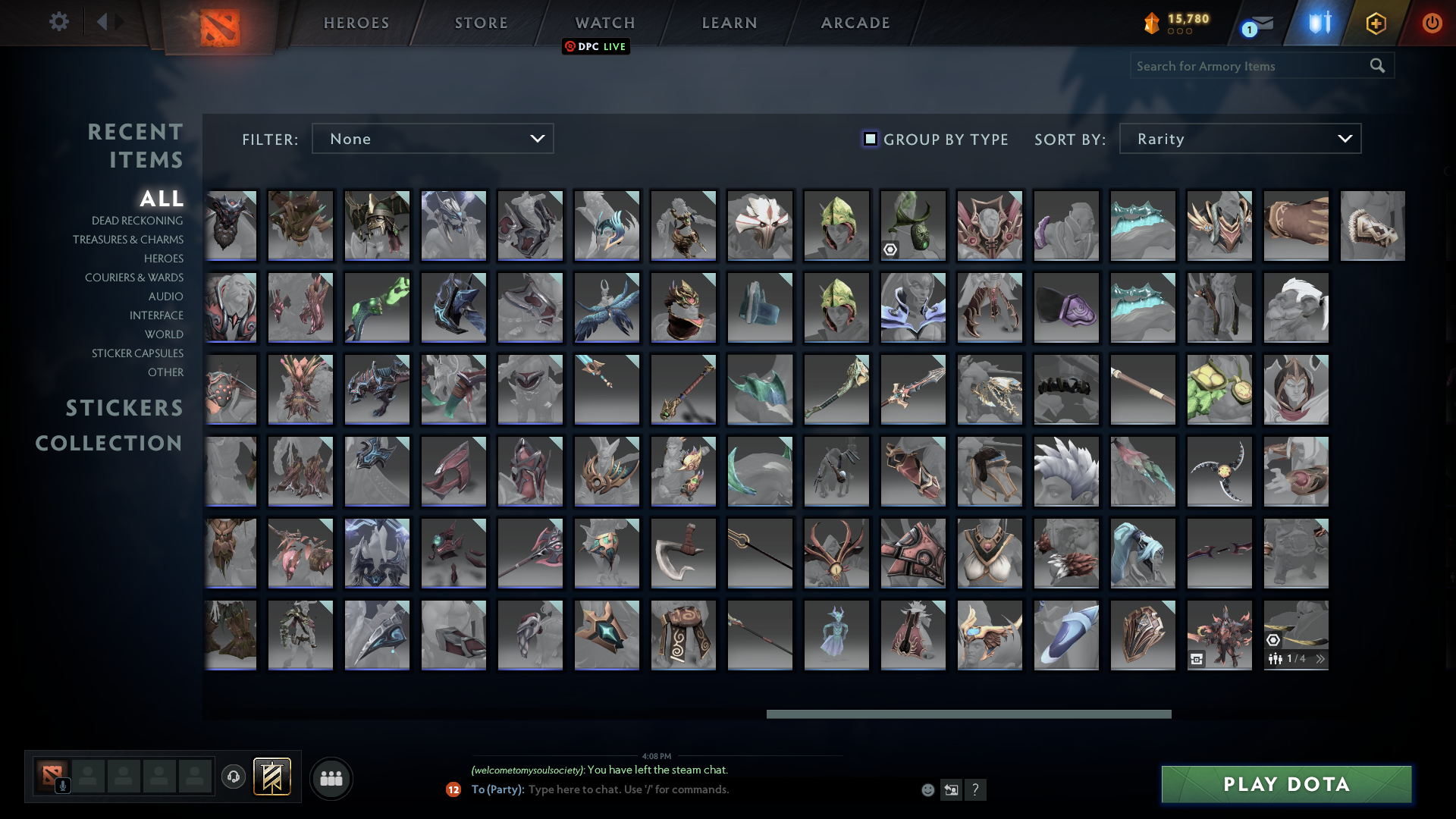Open the Filter dropdown set to None

pyautogui.click(x=432, y=138)
